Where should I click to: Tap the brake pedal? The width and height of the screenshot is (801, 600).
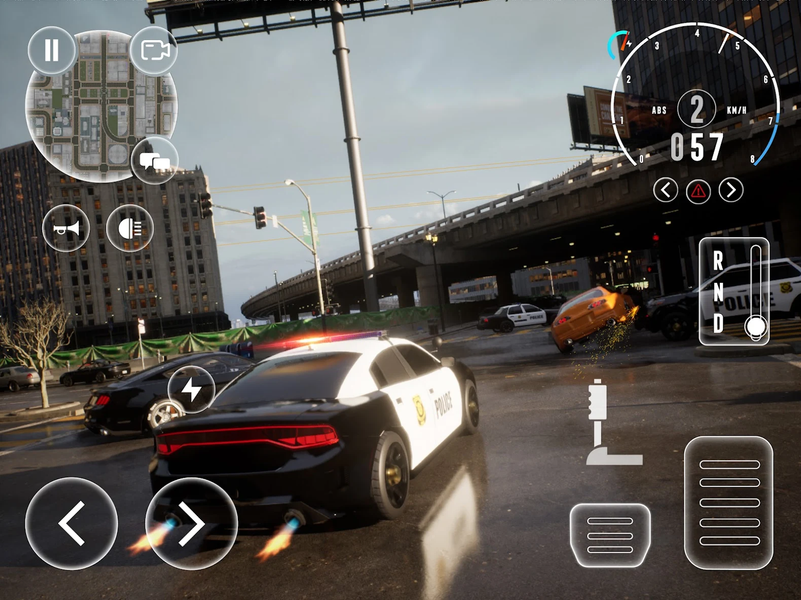coord(609,535)
